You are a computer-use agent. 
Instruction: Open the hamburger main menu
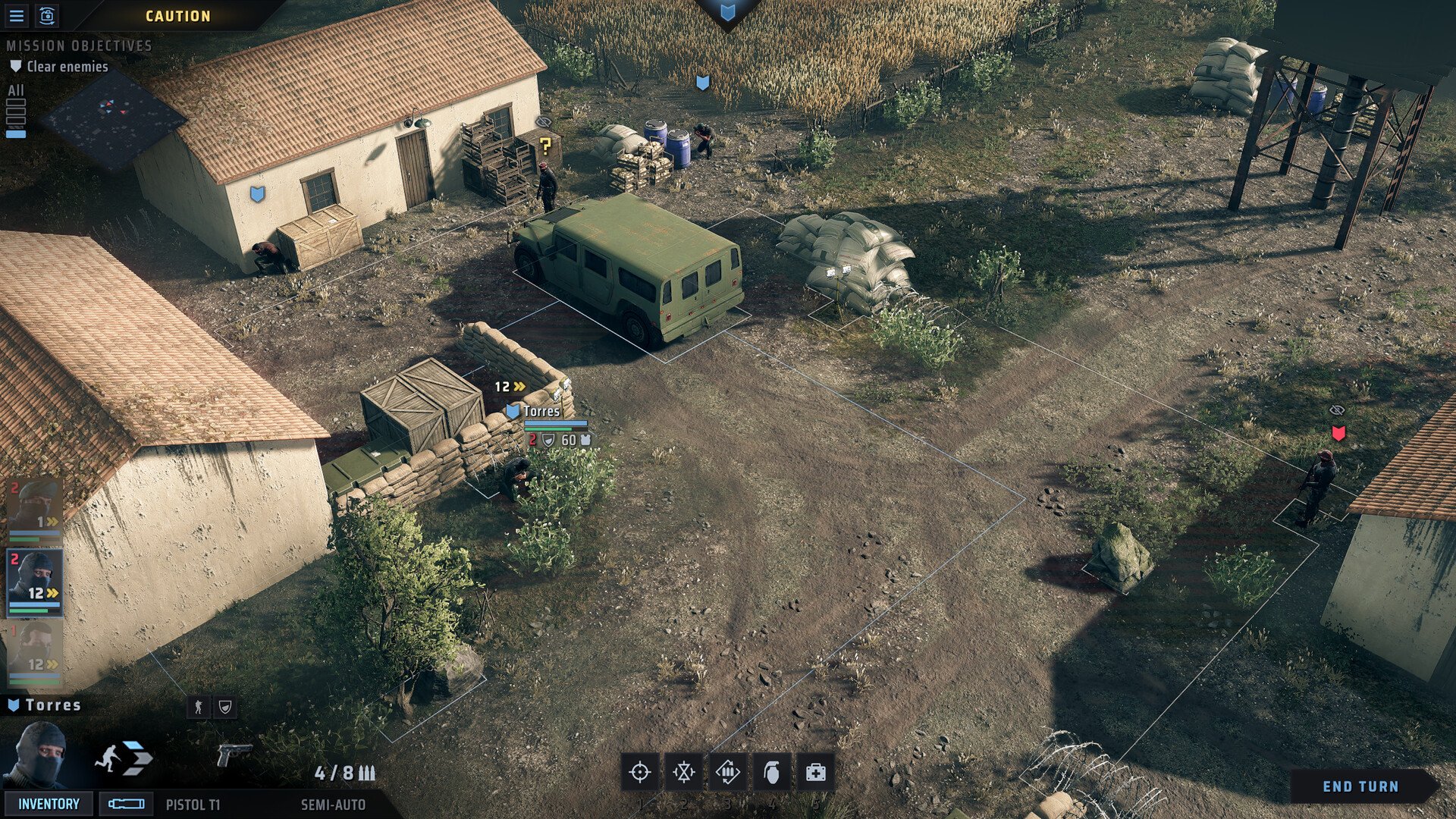[x=16, y=15]
